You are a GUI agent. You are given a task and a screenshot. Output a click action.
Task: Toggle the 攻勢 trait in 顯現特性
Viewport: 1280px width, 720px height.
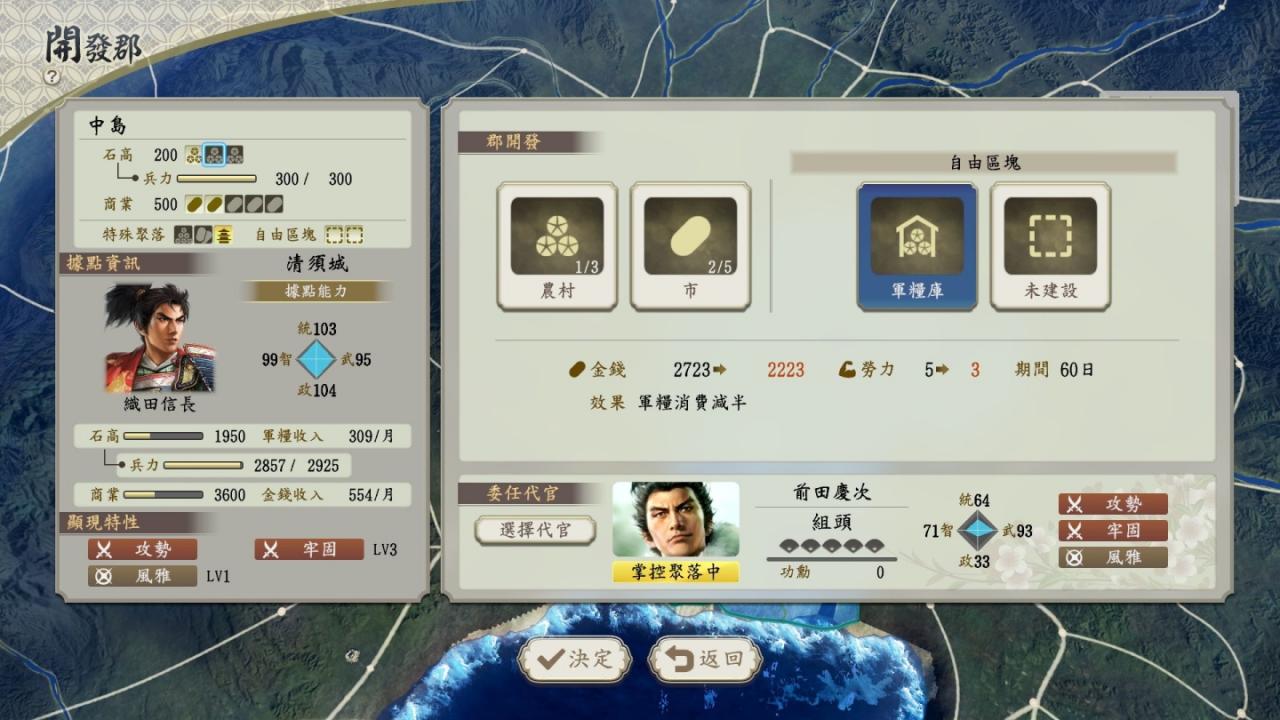143,548
